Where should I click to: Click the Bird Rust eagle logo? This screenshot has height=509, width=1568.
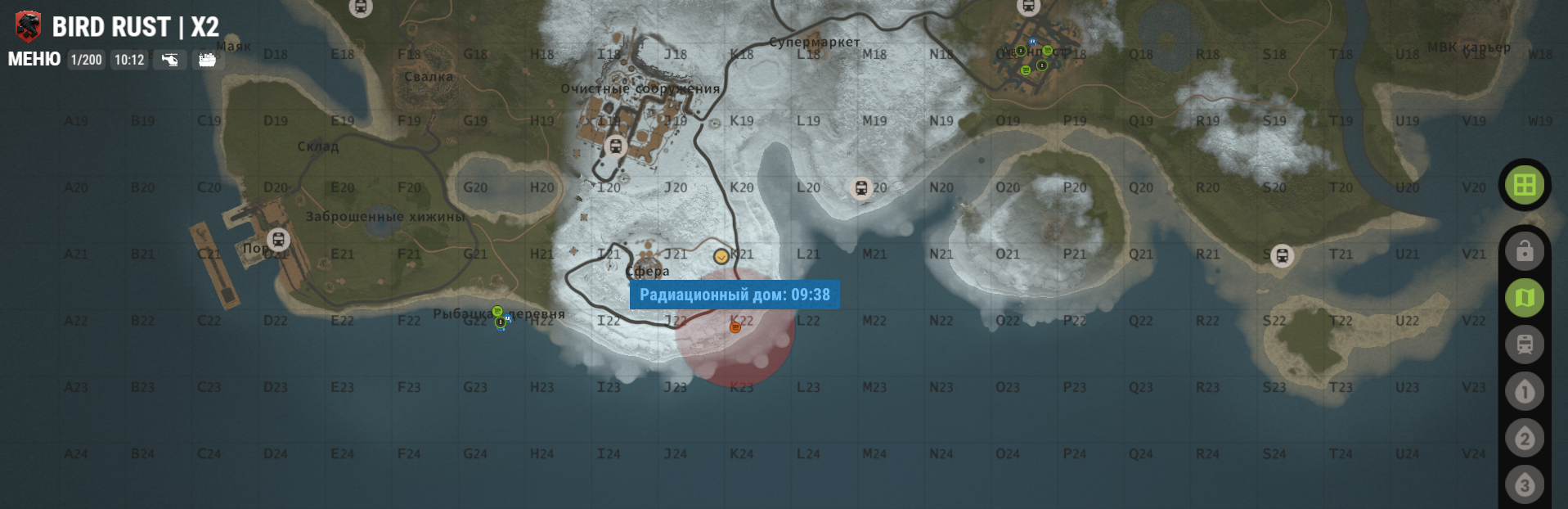coord(28,26)
